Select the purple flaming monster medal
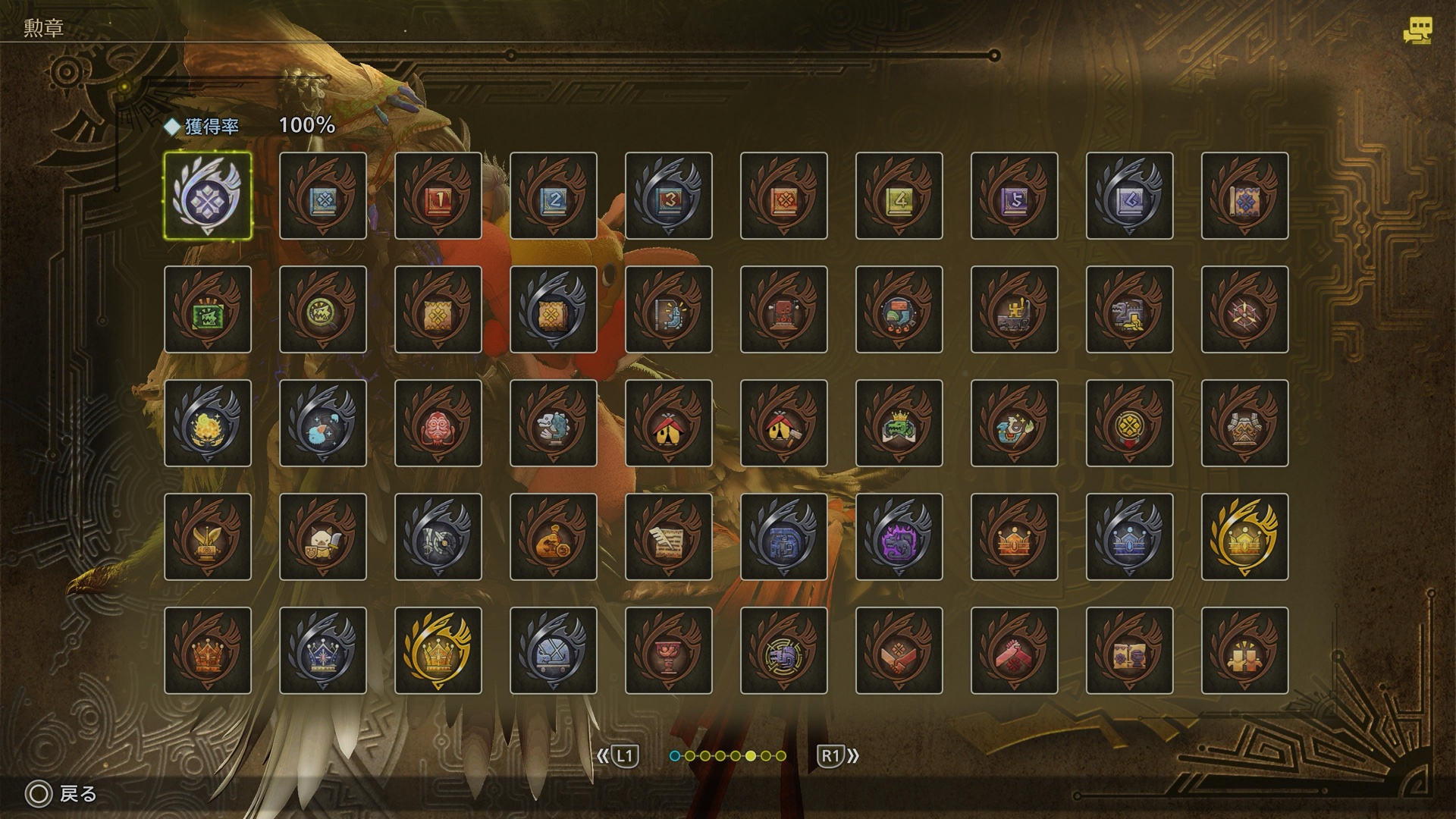This screenshot has height=819, width=1456. 899,537
